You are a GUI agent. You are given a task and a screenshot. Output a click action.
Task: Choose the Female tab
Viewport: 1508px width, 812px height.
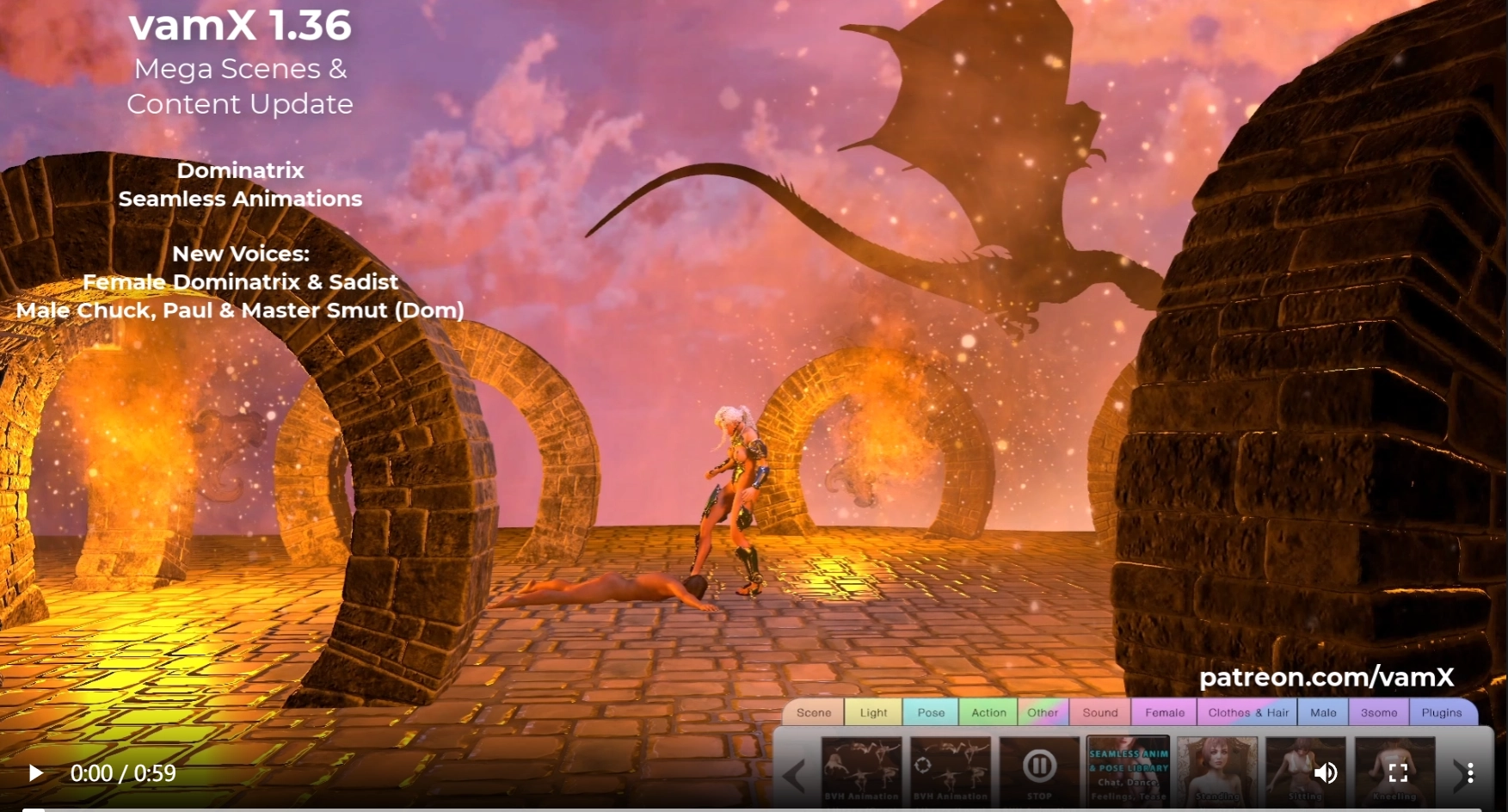[x=1165, y=712]
